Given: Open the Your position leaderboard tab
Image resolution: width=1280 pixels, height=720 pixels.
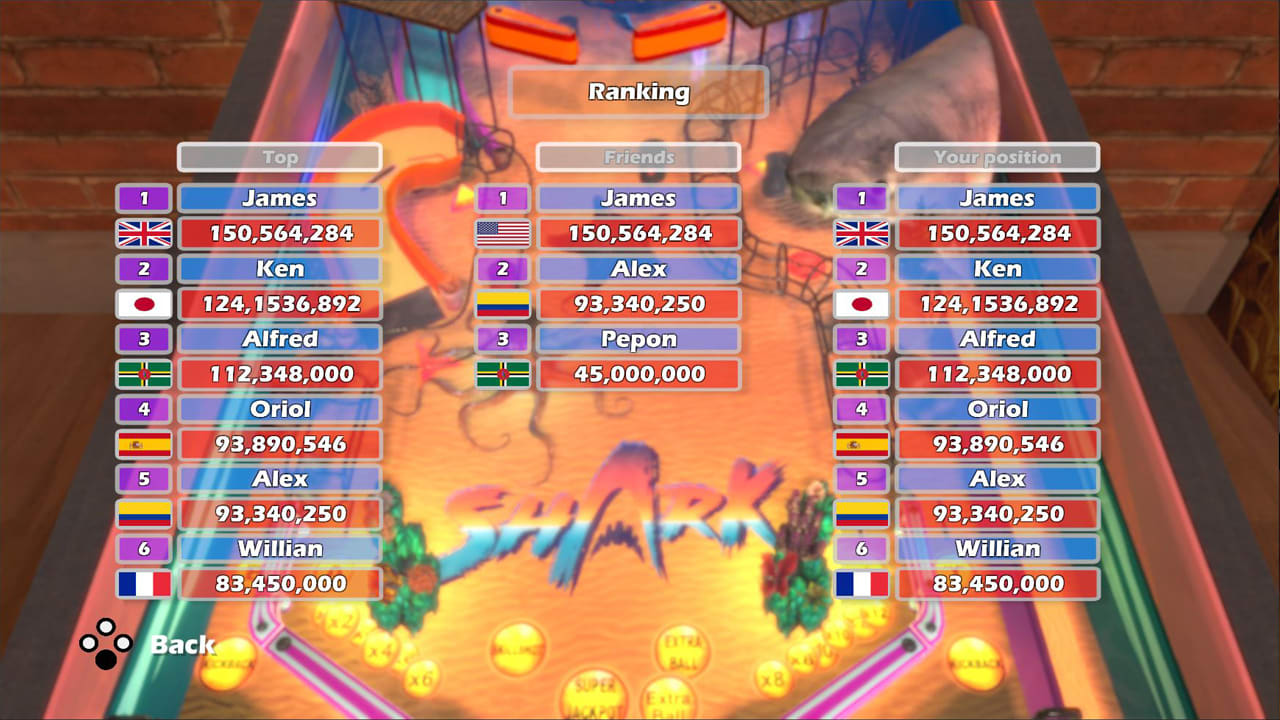Looking at the screenshot, I should [997, 156].
